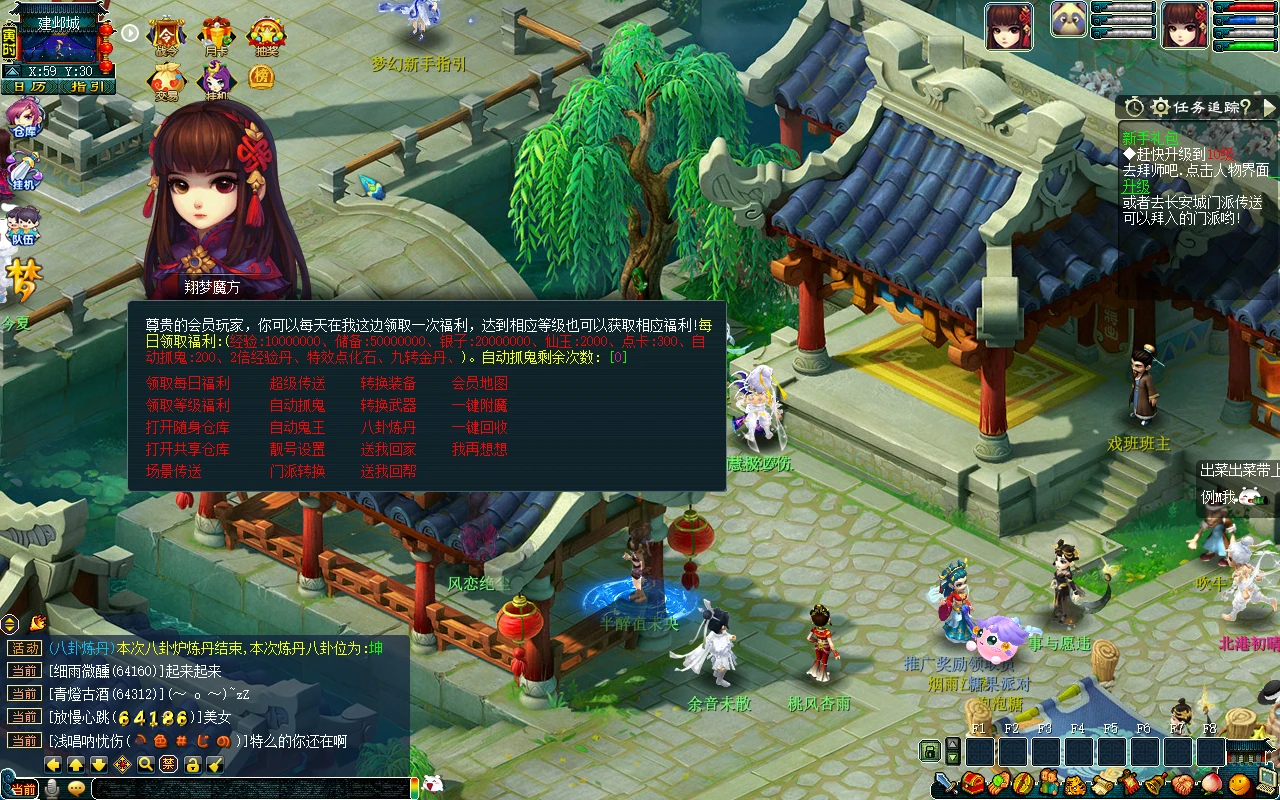Select 打开随身仓库 option
The height and width of the screenshot is (800, 1280).
187,427
